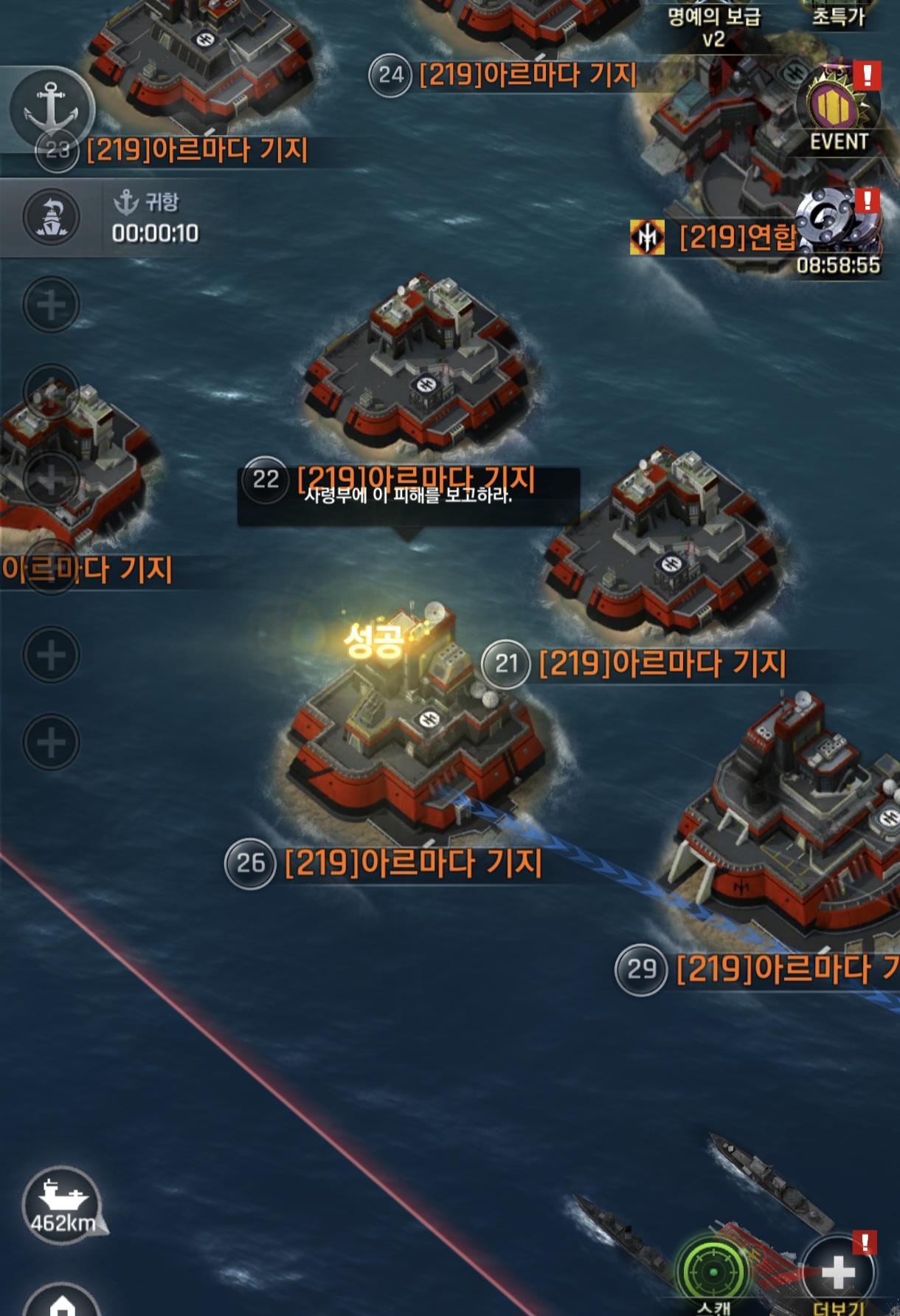Open the 초특가 special deal
Image resolution: width=900 pixels, height=1316 pixels.
tap(838, 16)
